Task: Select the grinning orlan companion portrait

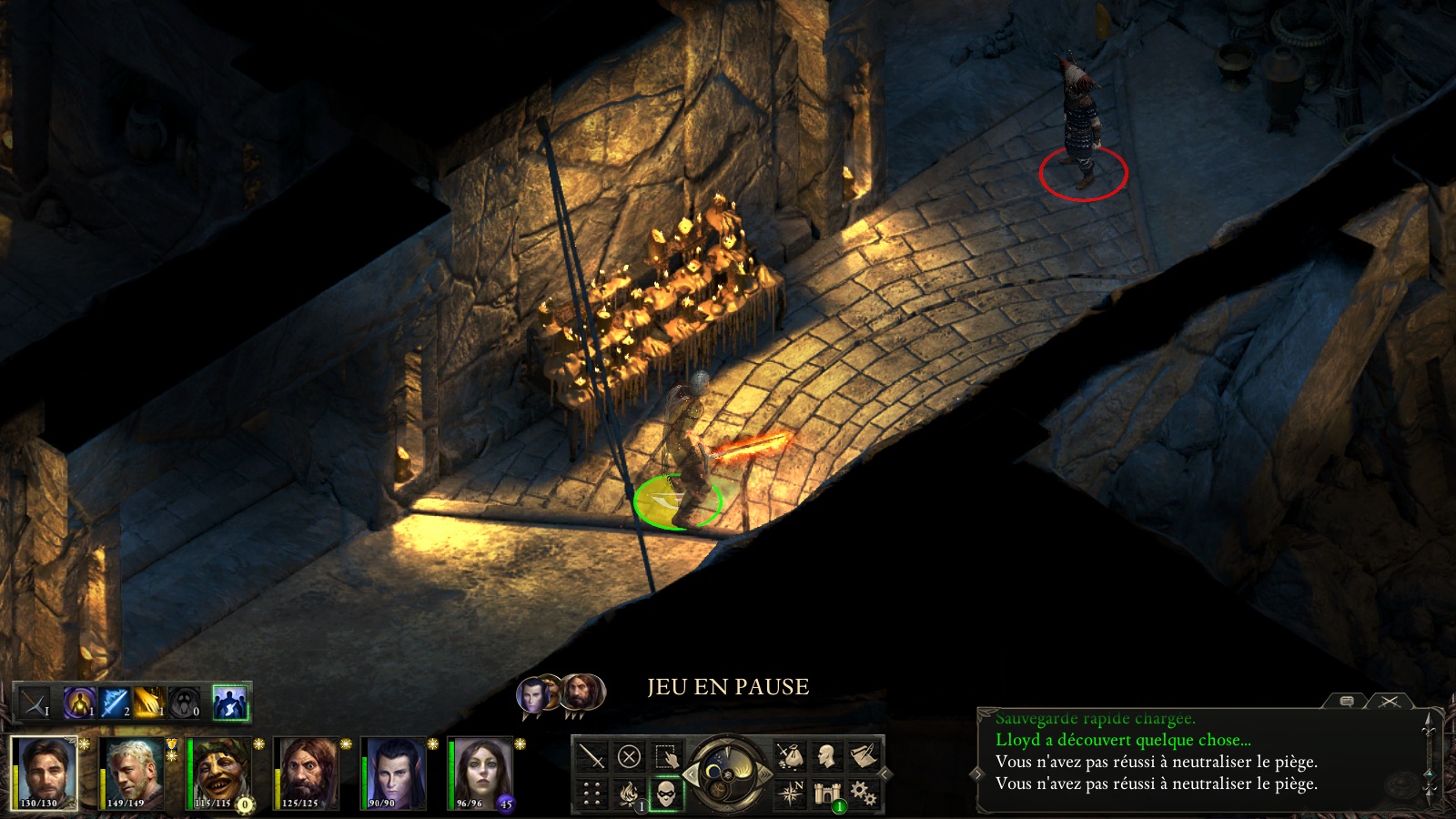Action: click(219, 773)
